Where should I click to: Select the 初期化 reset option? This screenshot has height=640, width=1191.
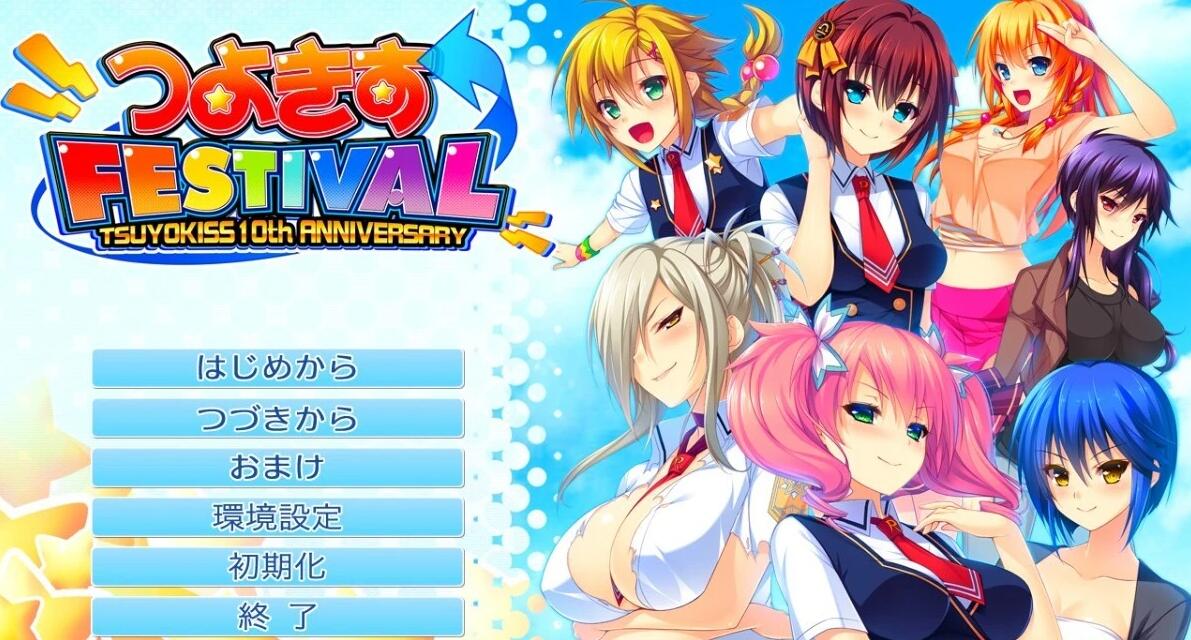coord(278,566)
